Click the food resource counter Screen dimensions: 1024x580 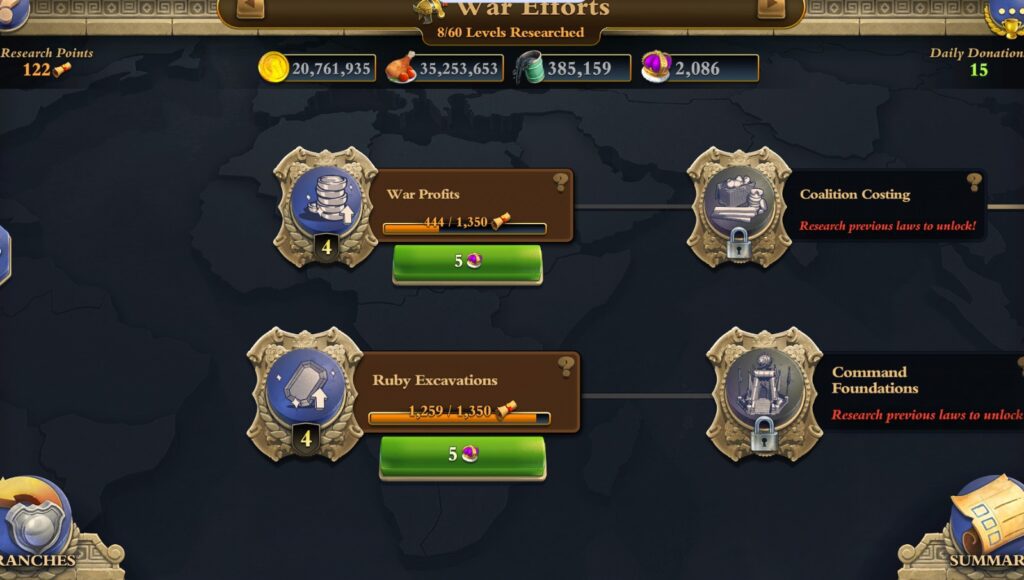coord(443,68)
